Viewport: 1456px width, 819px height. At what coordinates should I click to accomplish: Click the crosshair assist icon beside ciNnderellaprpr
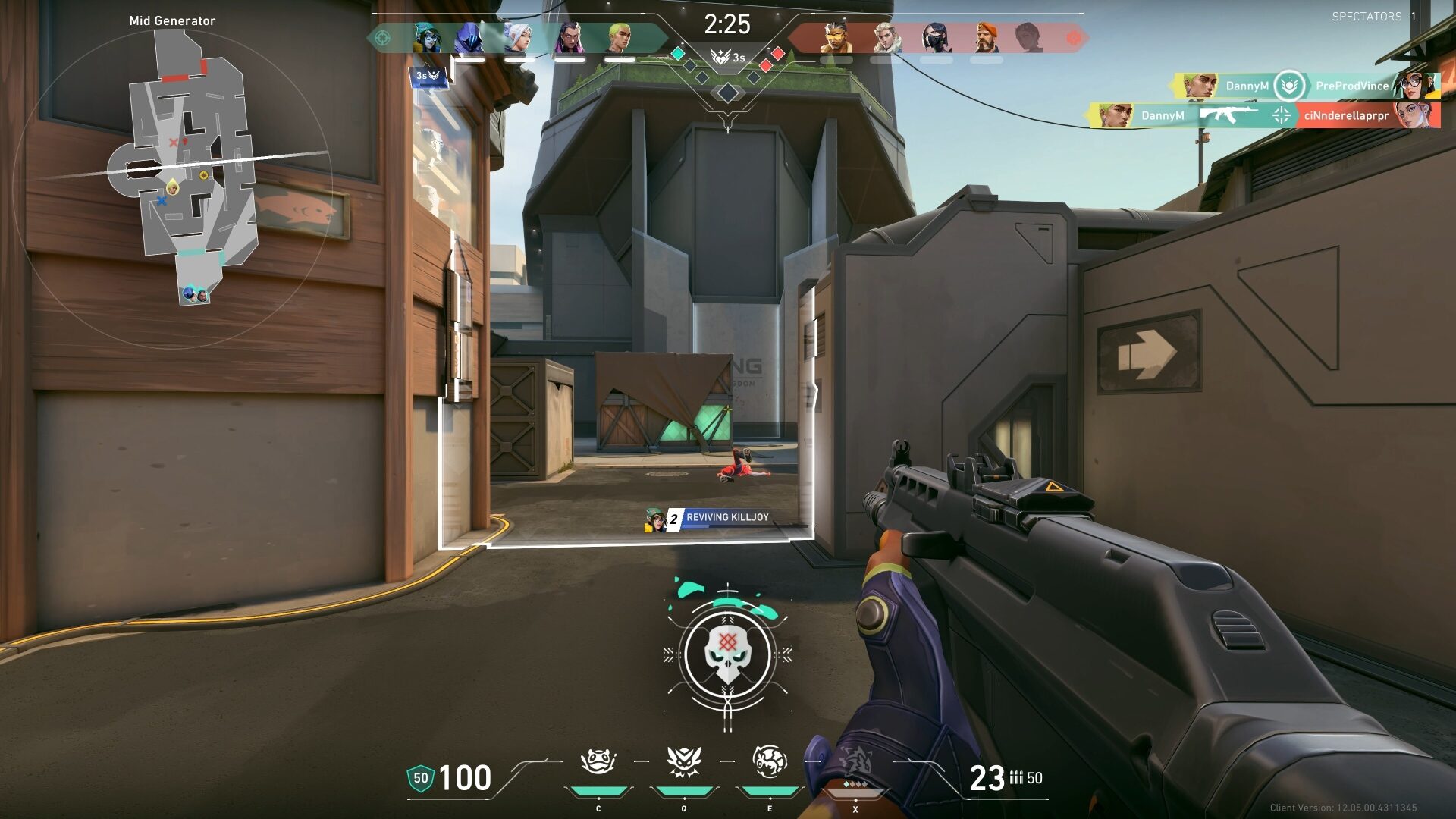click(1280, 115)
